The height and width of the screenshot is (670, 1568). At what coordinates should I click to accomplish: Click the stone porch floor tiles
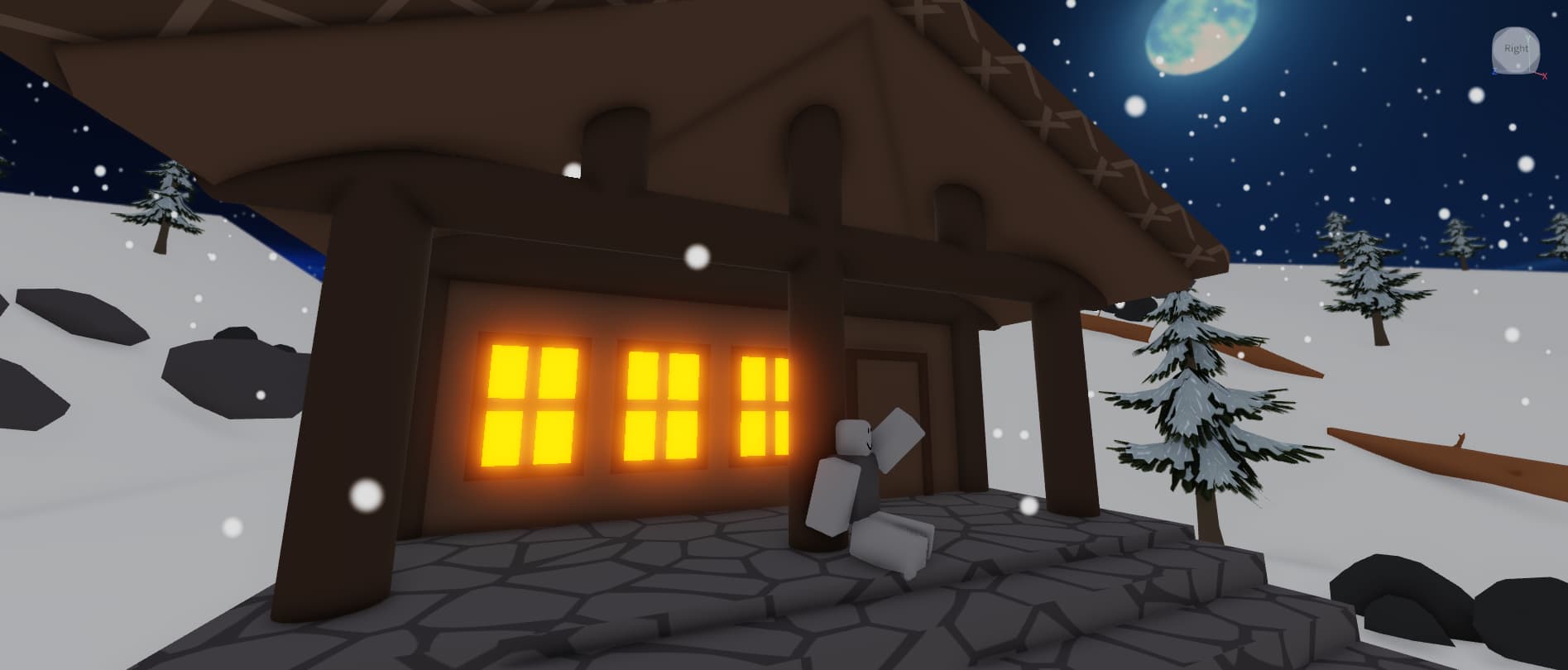tap(662, 596)
